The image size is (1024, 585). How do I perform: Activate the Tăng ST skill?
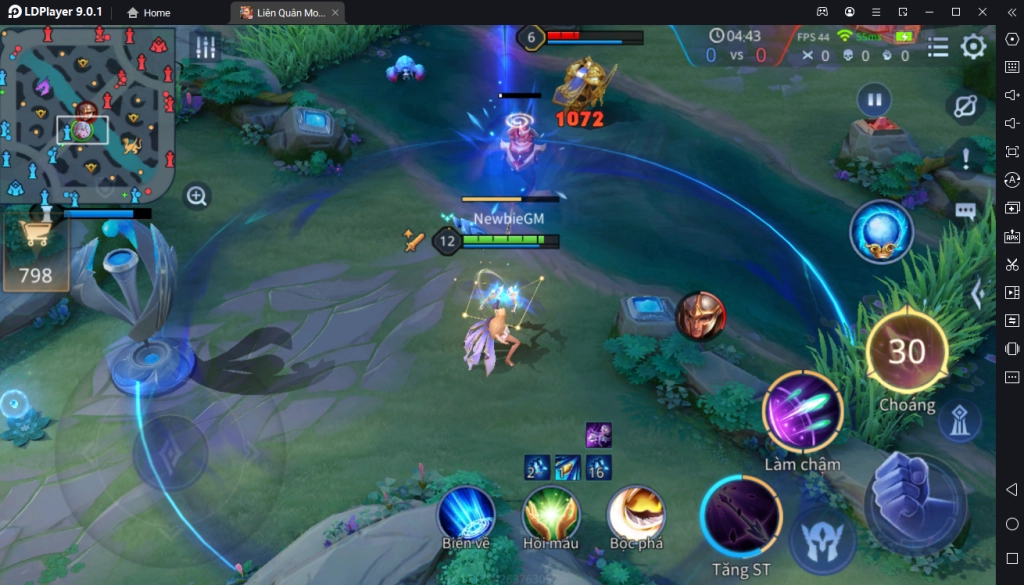[741, 519]
